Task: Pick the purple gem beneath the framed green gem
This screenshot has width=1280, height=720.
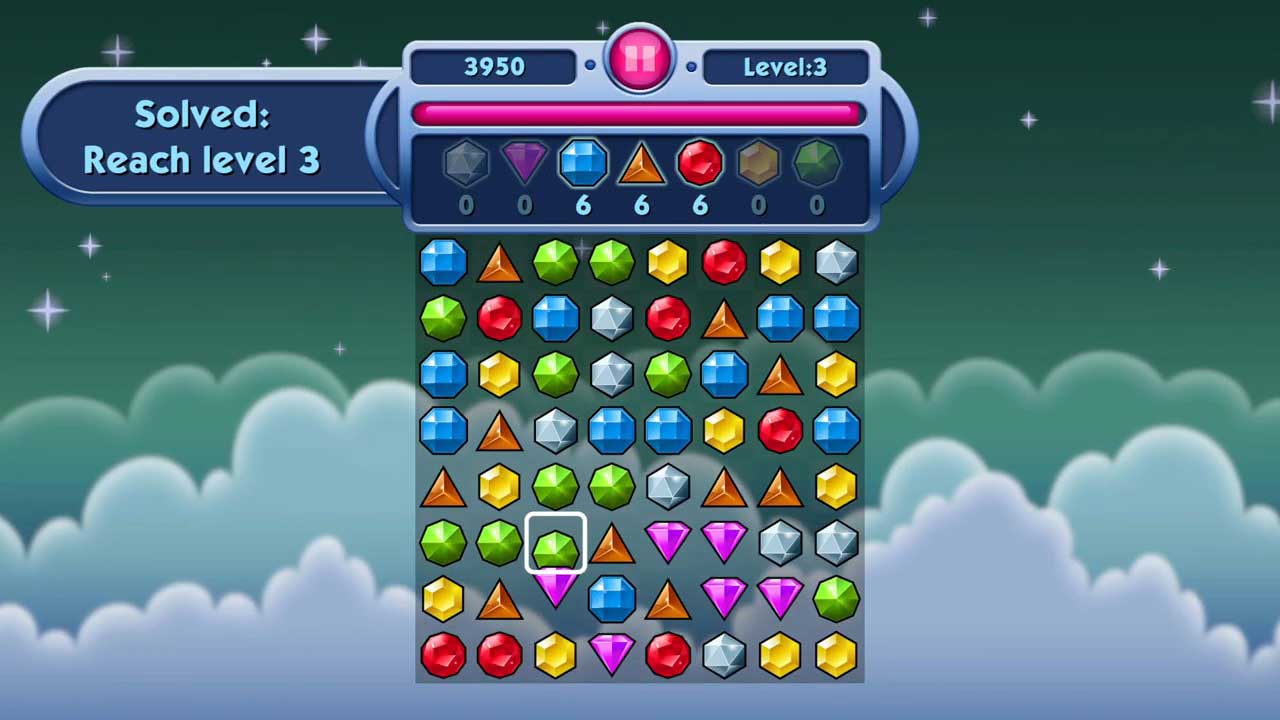Action: pyautogui.click(x=556, y=587)
